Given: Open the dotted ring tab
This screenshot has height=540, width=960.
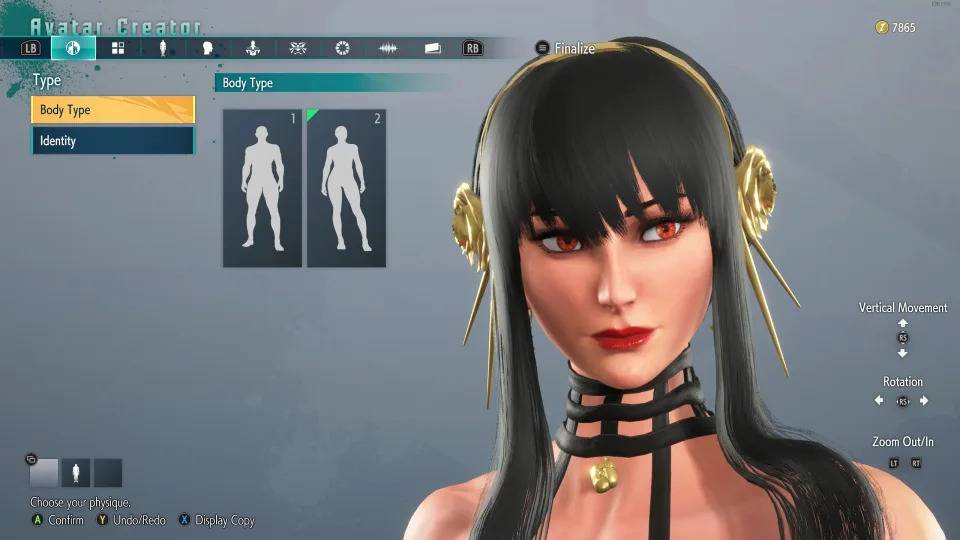Looking at the screenshot, I should [x=343, y=48].
